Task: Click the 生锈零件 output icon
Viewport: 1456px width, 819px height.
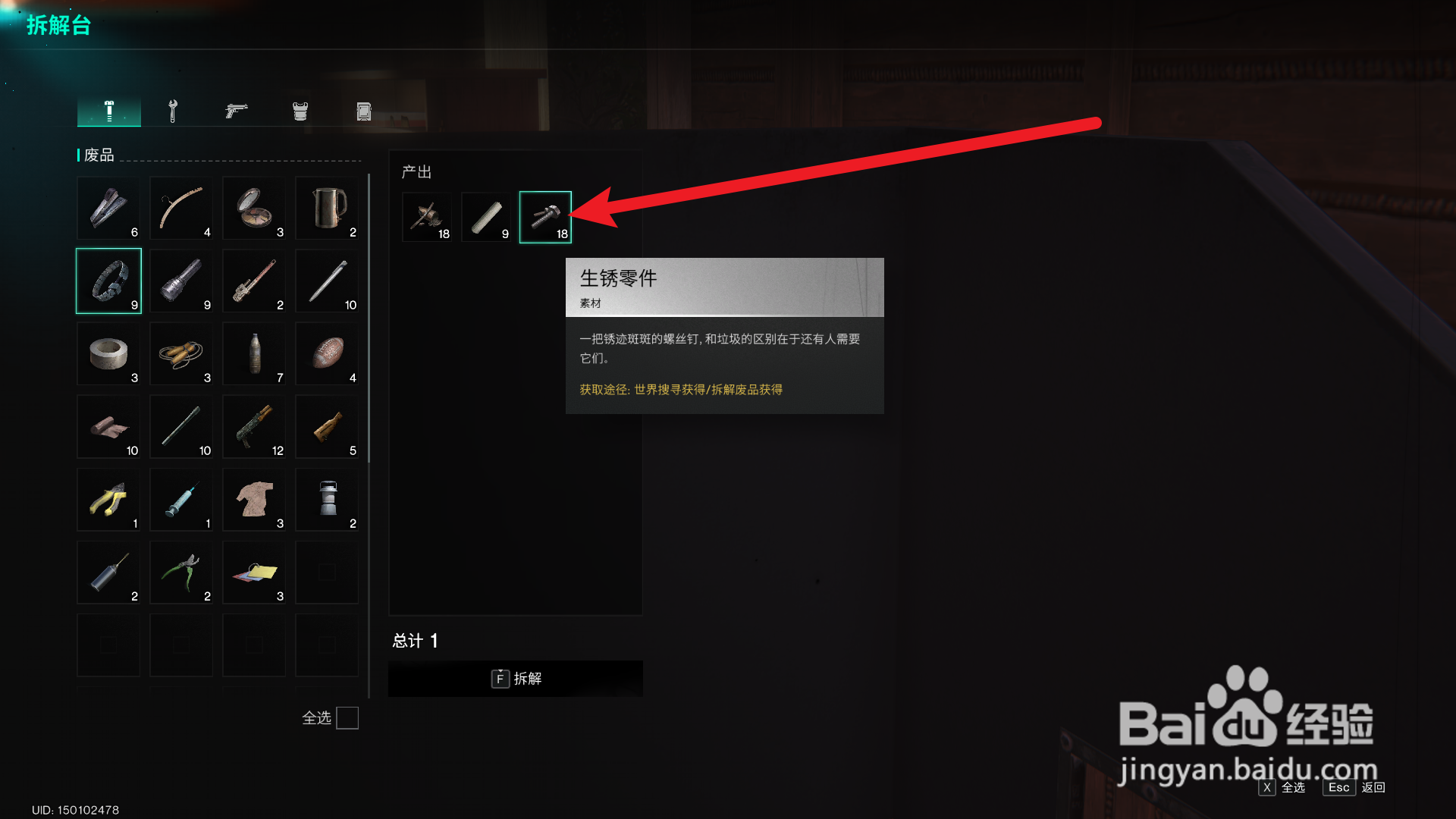Action: point(545,215)
